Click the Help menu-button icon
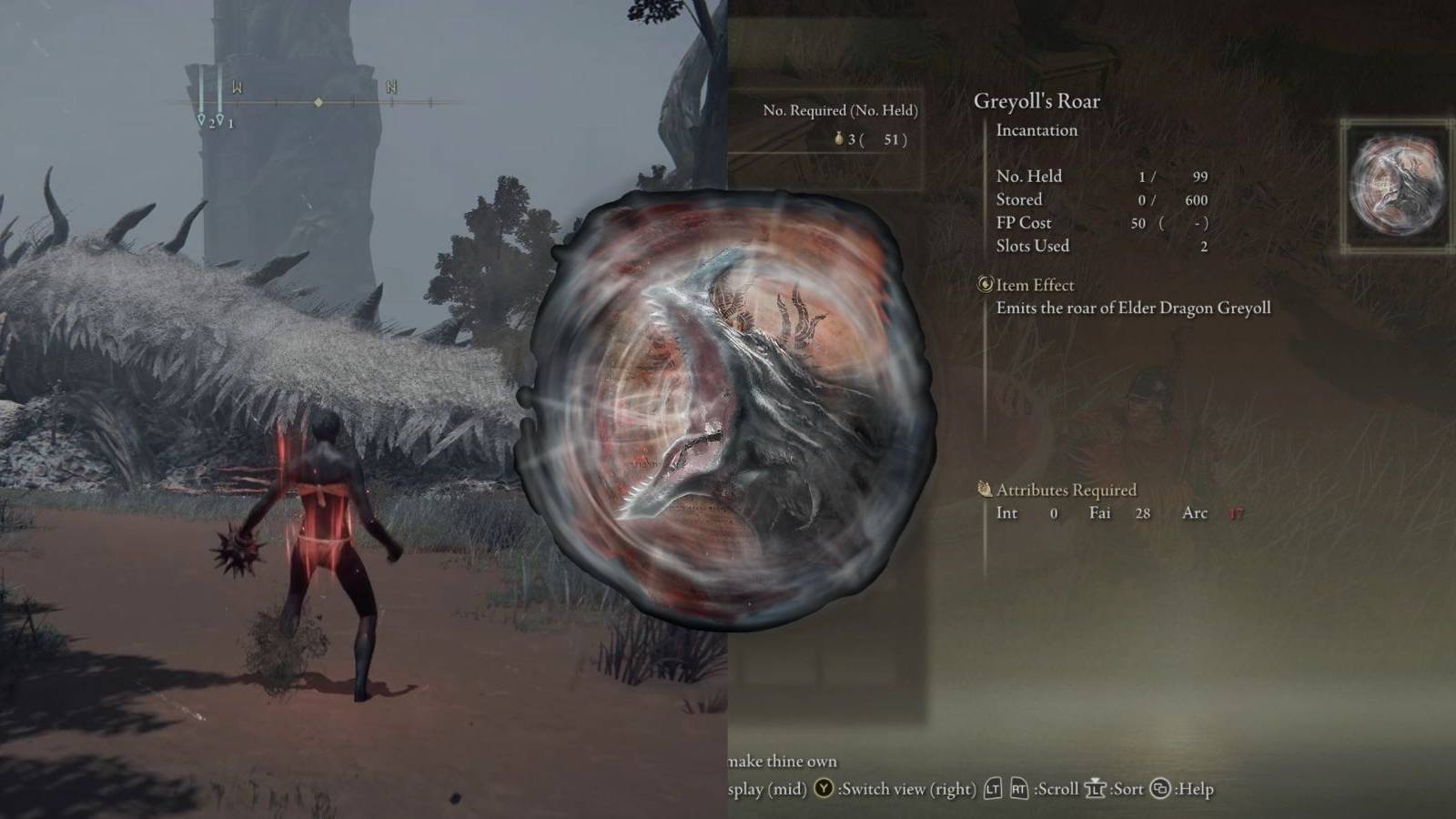The width and height of the screenshot is (1456, 819). click(x=1161, y=788)
